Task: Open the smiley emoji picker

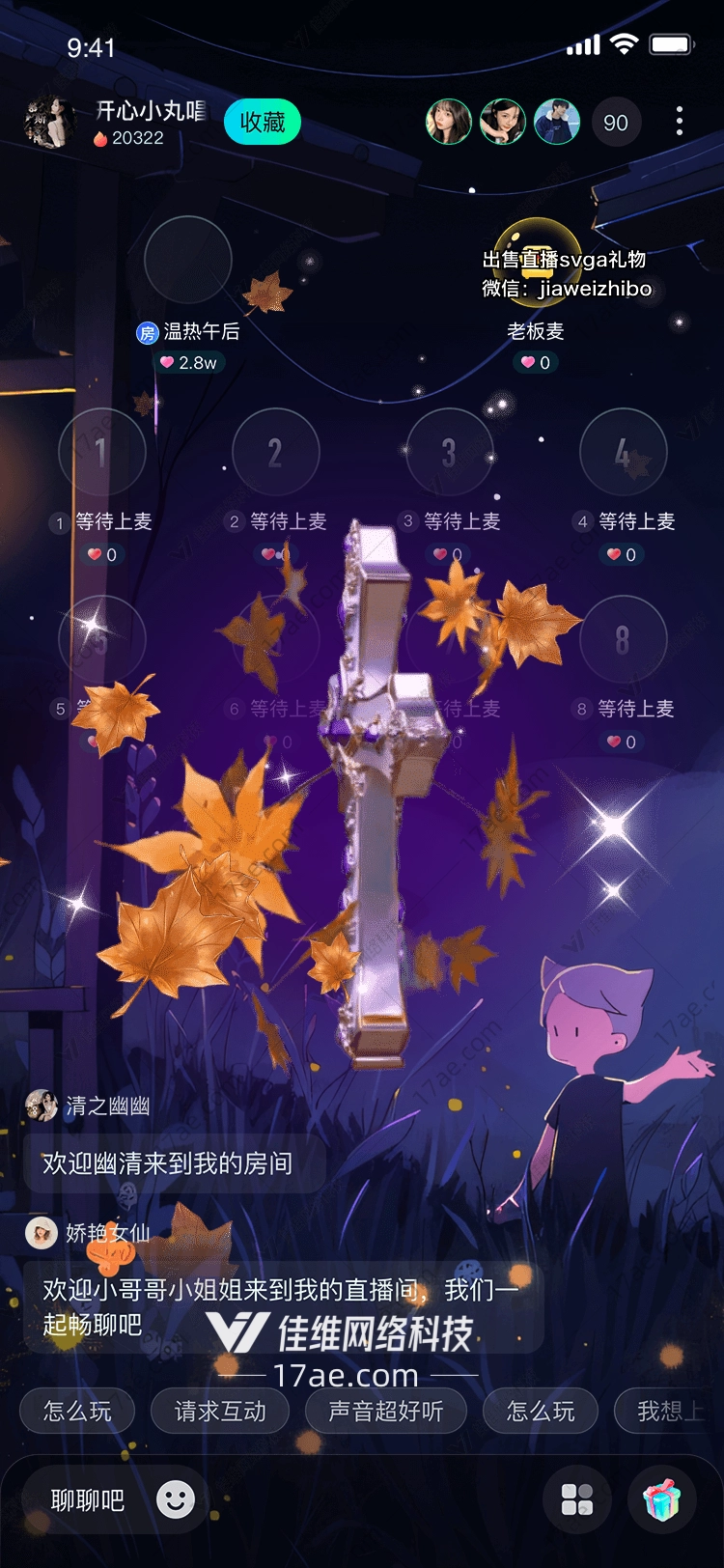Action: pos(176,1499)
